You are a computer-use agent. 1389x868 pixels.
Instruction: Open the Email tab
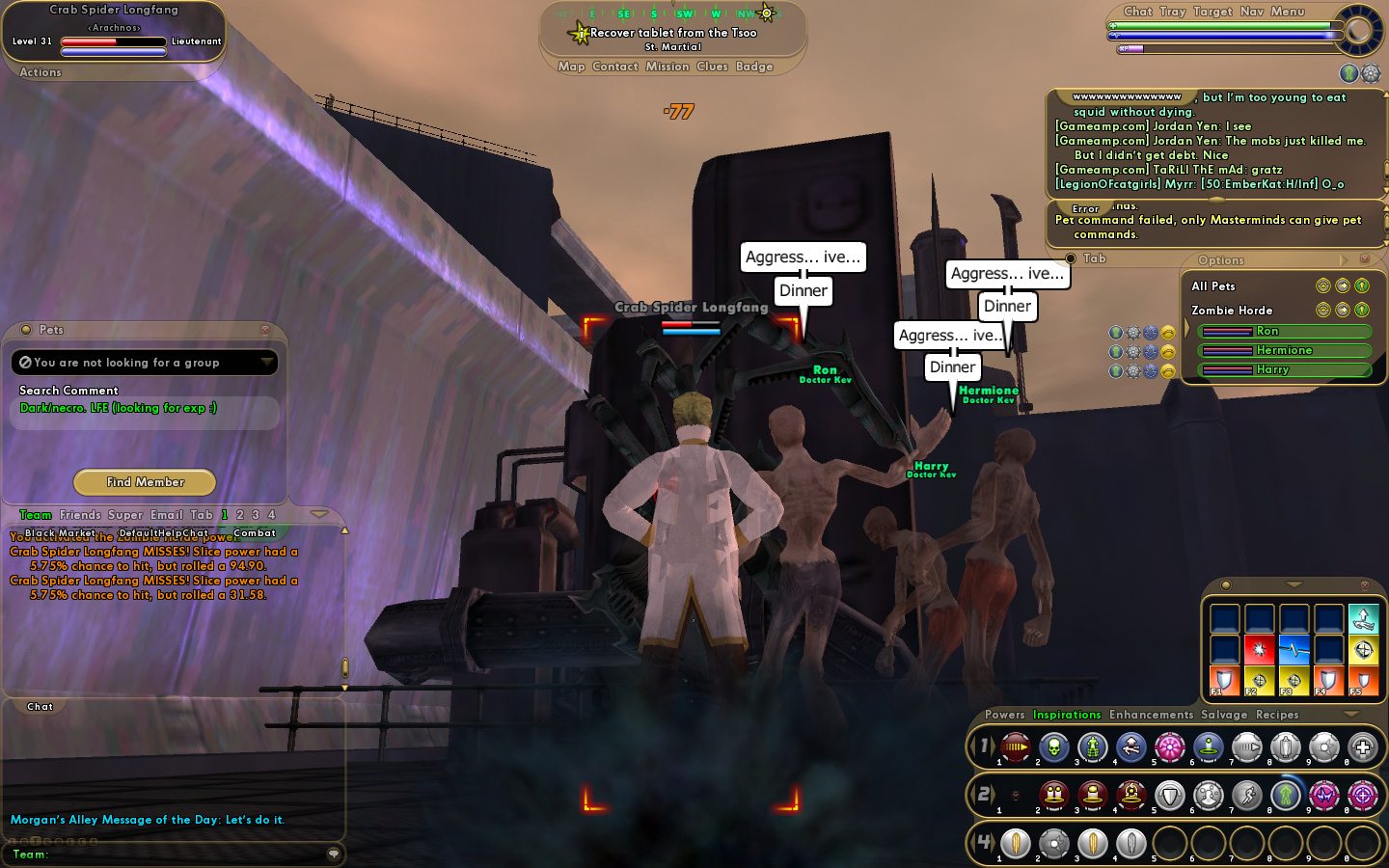click(166, 515)
